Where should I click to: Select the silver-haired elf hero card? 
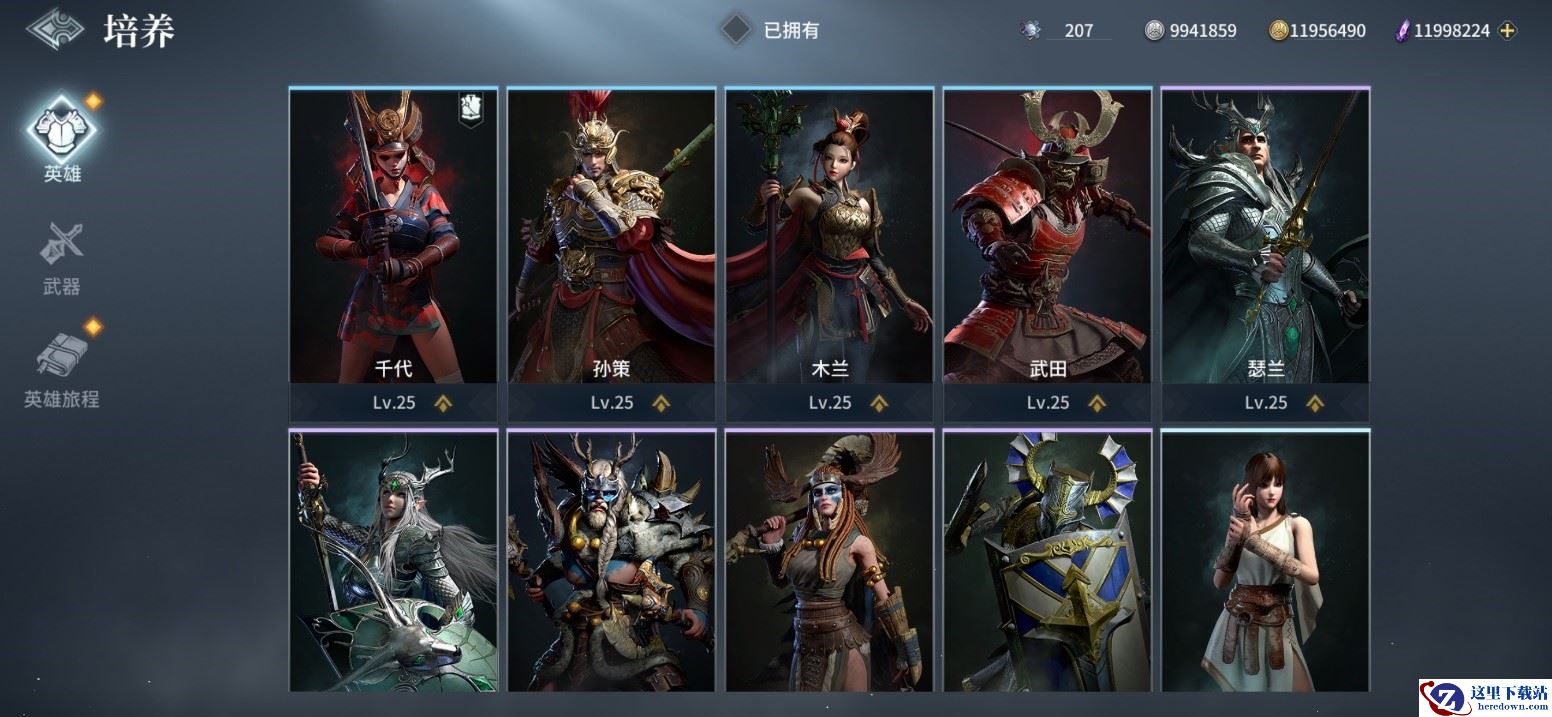tap(393, 561)
